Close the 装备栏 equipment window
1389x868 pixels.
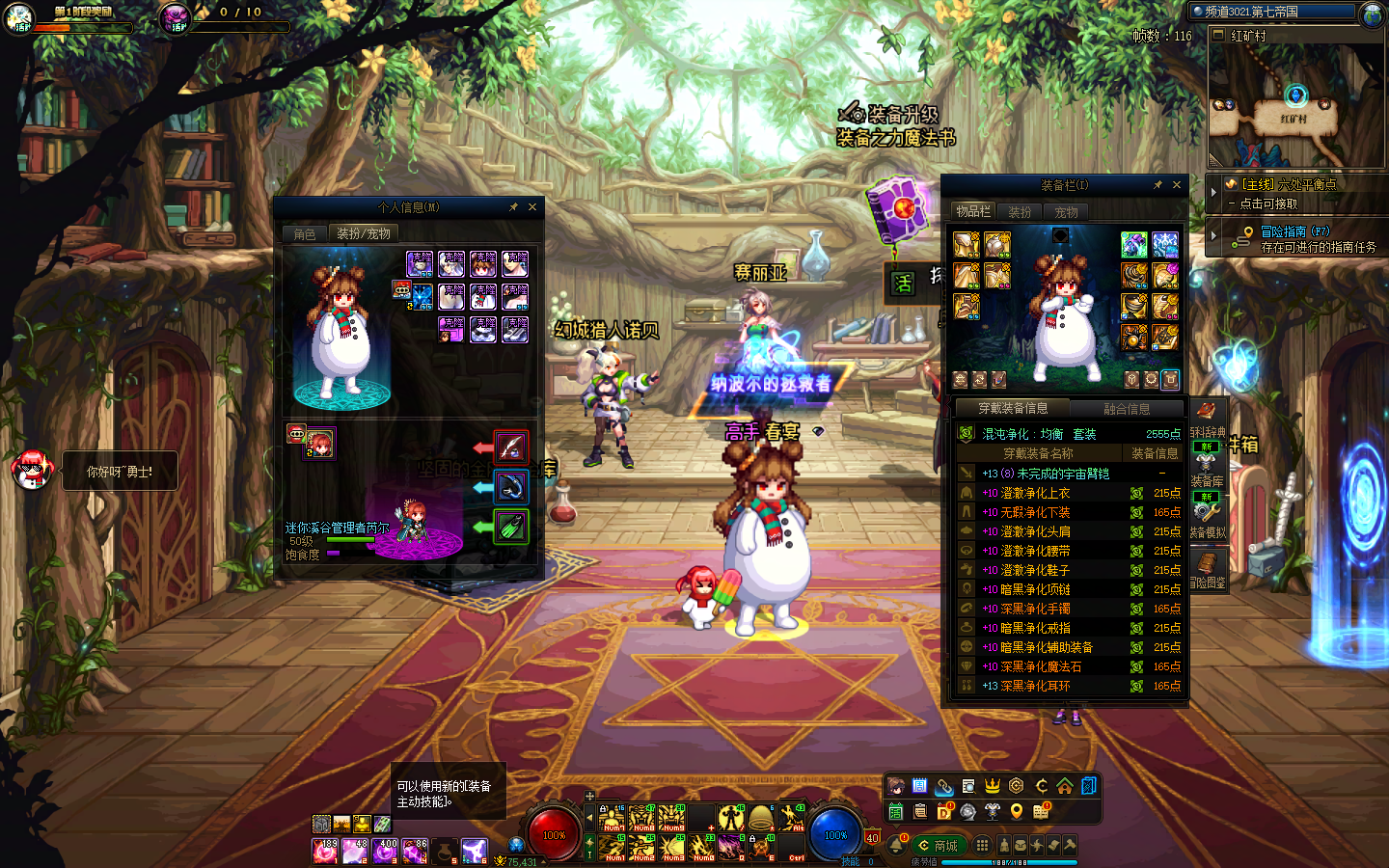click(1176, 185)
